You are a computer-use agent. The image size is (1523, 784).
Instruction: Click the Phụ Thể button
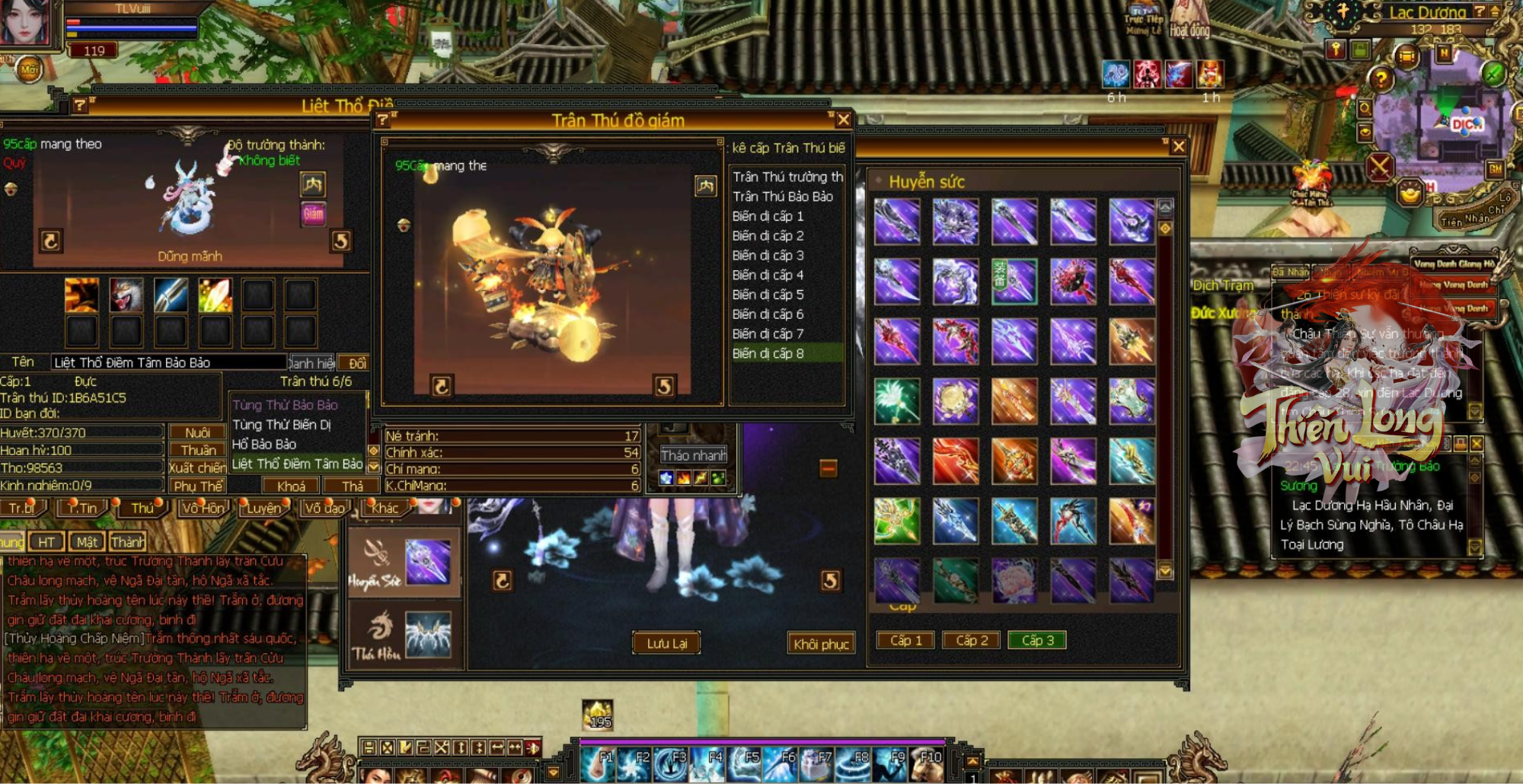point(197,486)
